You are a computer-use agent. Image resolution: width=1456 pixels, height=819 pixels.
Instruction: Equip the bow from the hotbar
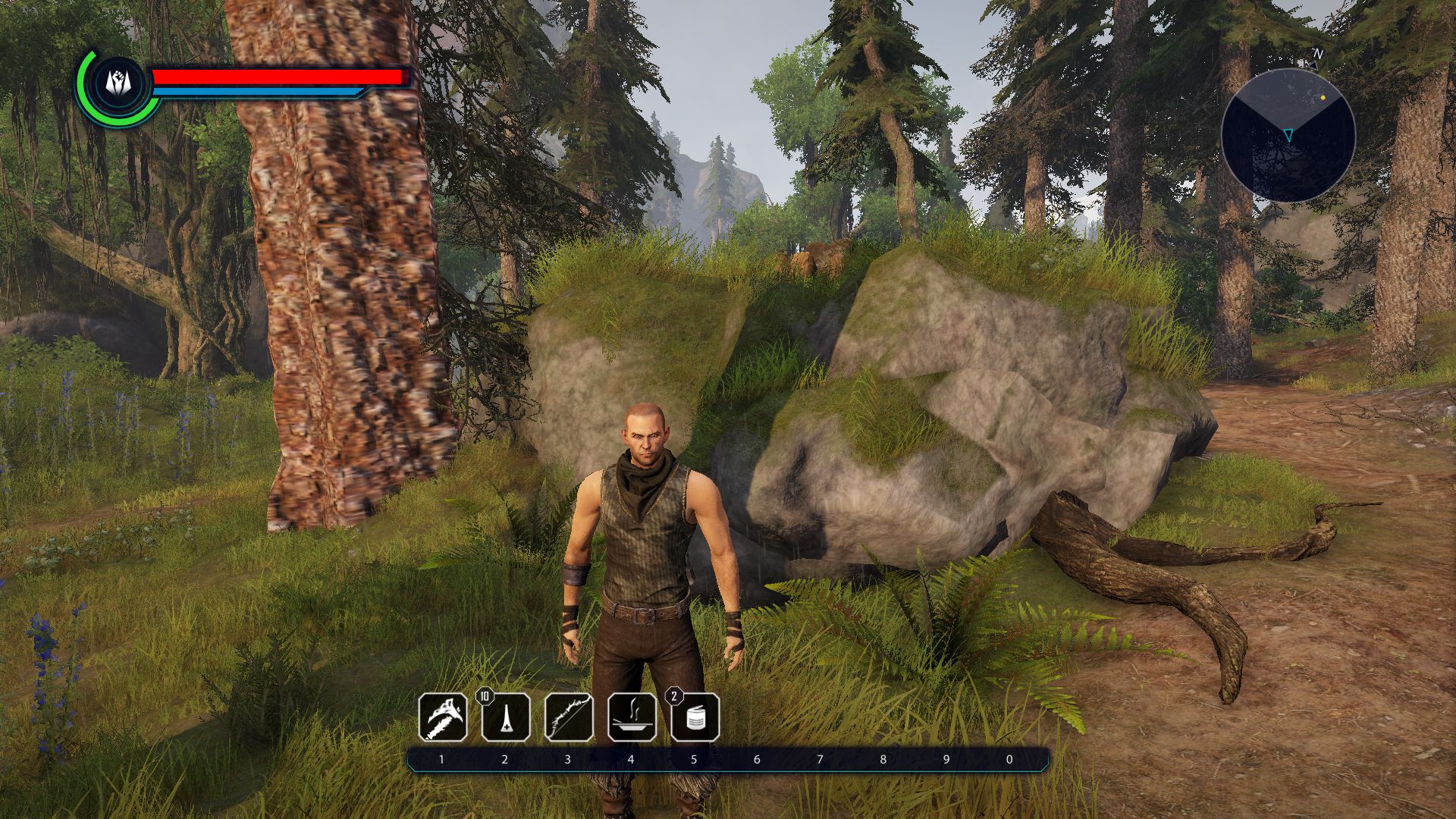click(x=569, y=717)
